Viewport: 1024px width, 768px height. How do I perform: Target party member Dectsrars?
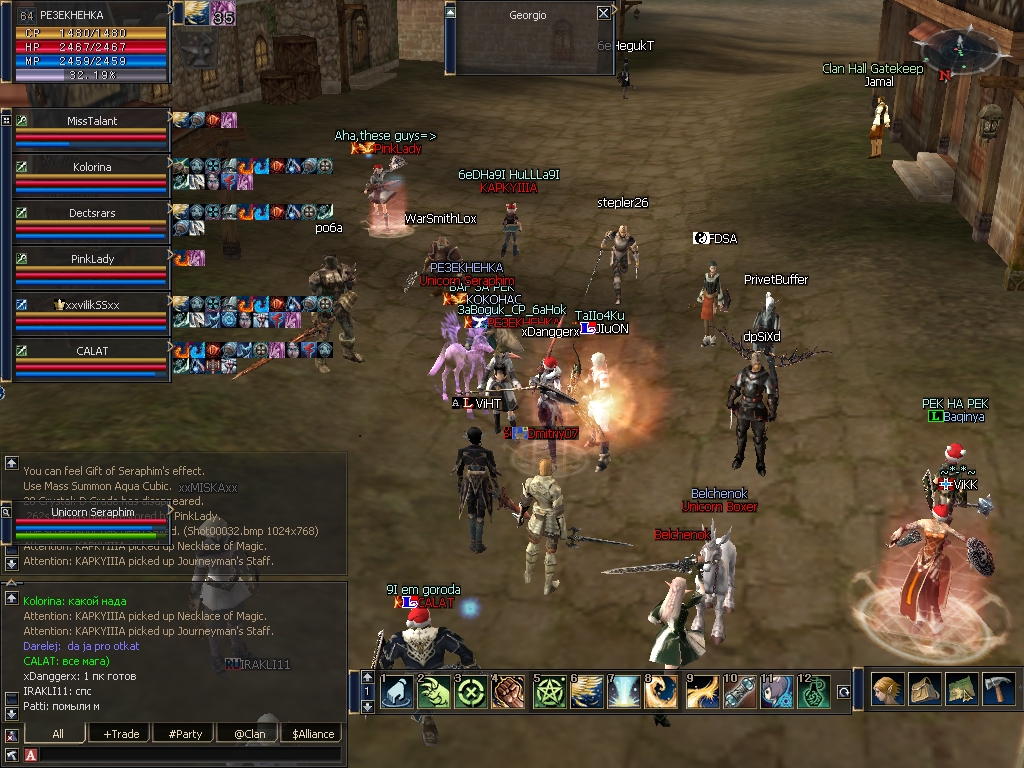[x=92, y=213]
